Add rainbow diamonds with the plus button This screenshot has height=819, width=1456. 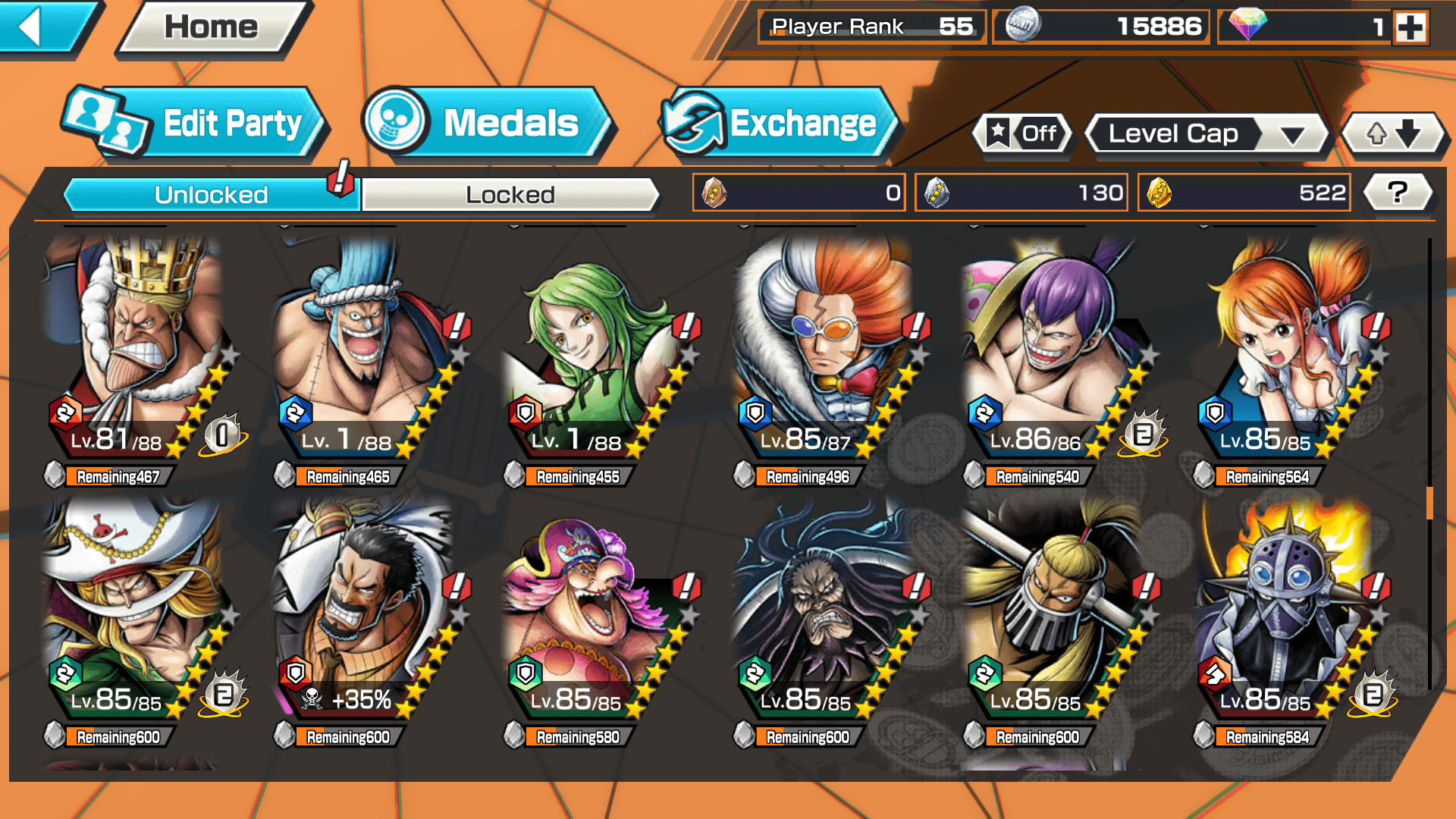coord(1410,27)
